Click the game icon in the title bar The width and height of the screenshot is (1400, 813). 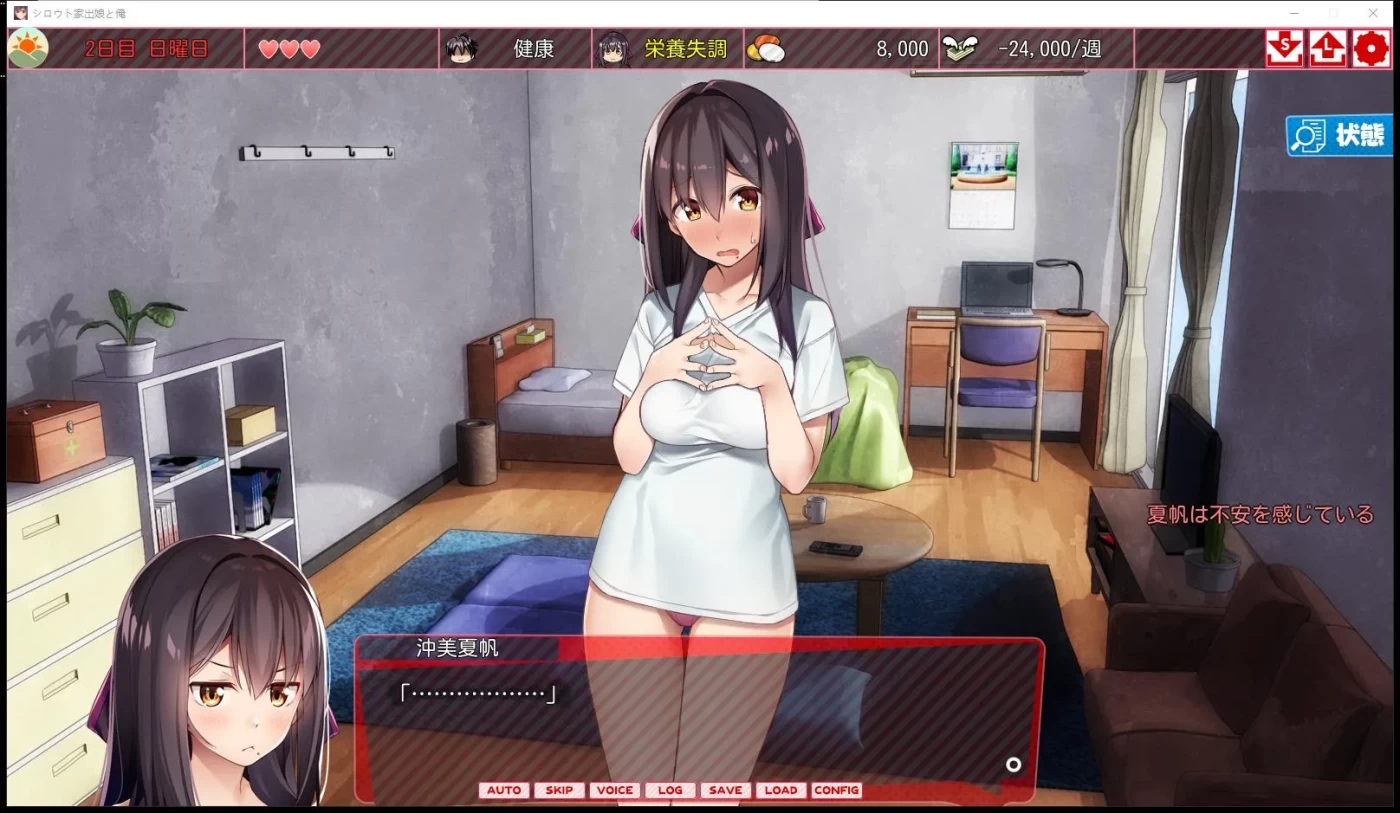(22, 13)
